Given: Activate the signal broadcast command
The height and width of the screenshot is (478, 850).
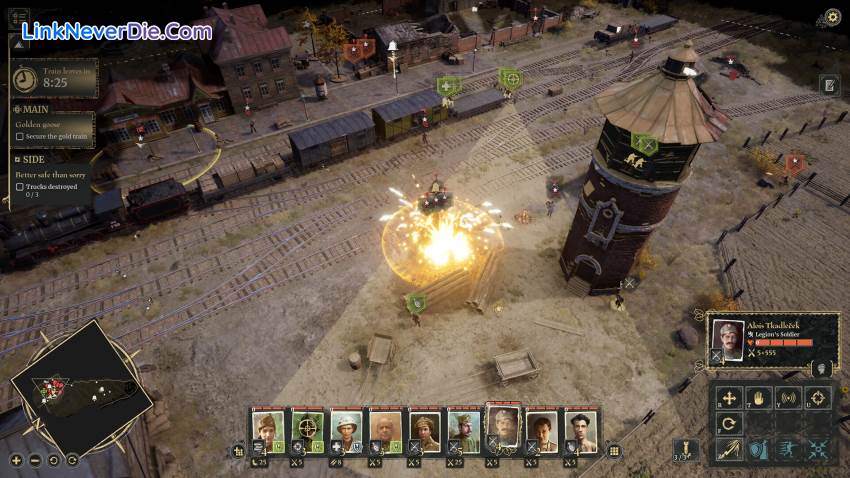Looking at the screenshot, I should 788,398.
